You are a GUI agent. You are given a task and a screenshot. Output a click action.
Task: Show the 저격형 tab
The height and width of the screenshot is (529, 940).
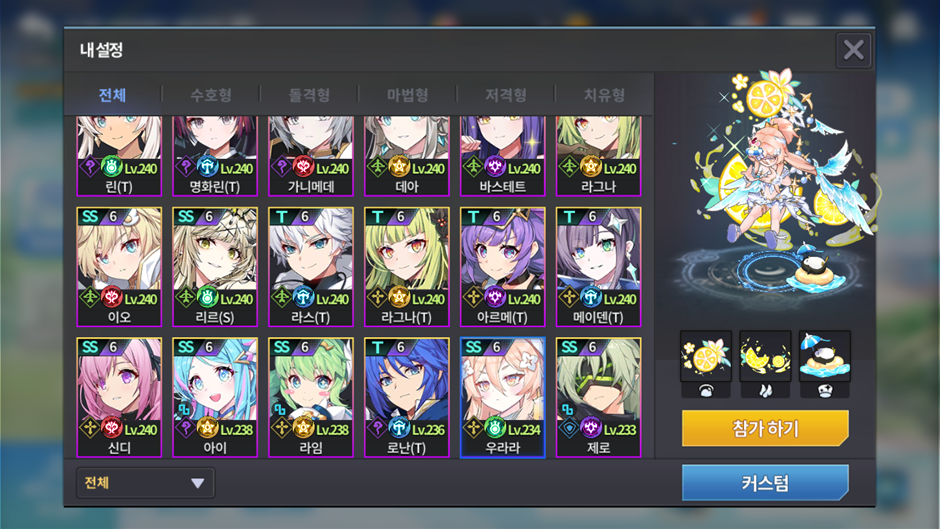coord(506,95)
